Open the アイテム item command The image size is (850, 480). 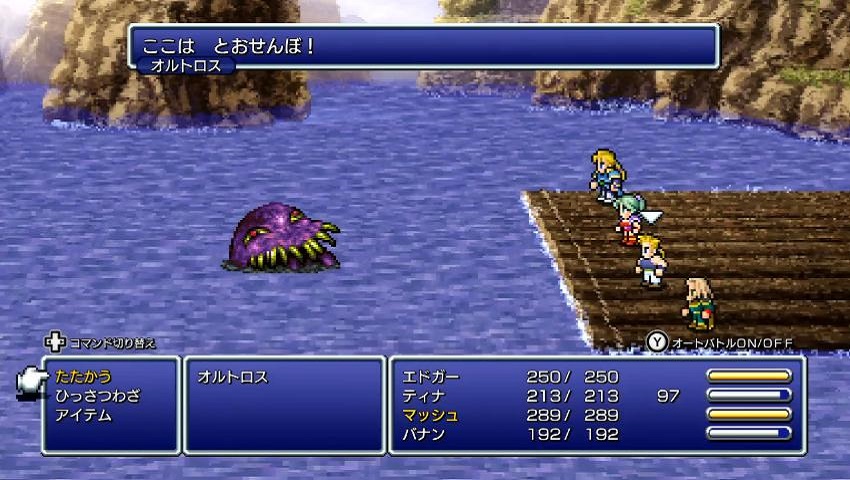click(x=83, y=415)
